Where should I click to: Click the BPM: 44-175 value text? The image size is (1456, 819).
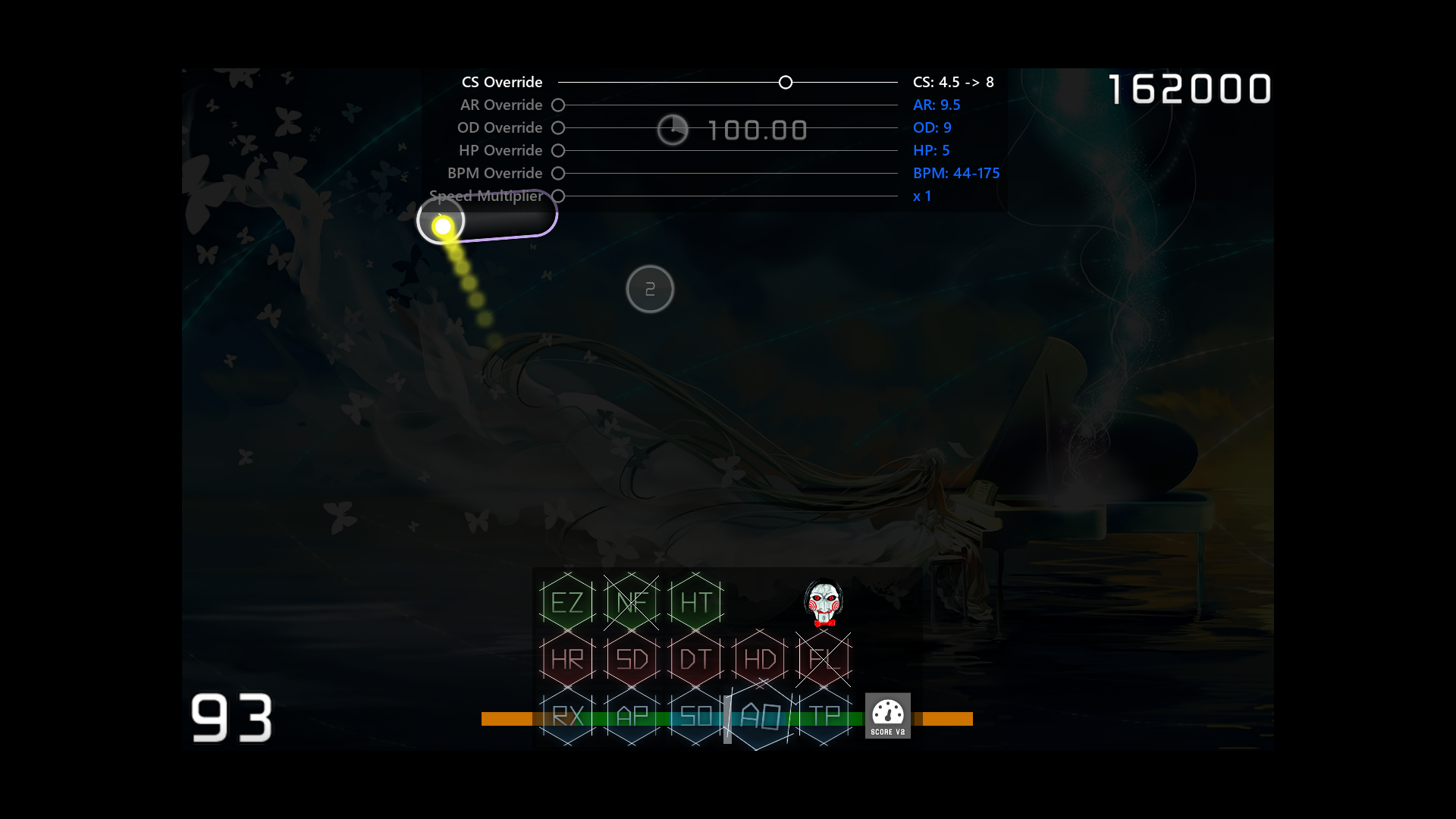pos(956,173)
